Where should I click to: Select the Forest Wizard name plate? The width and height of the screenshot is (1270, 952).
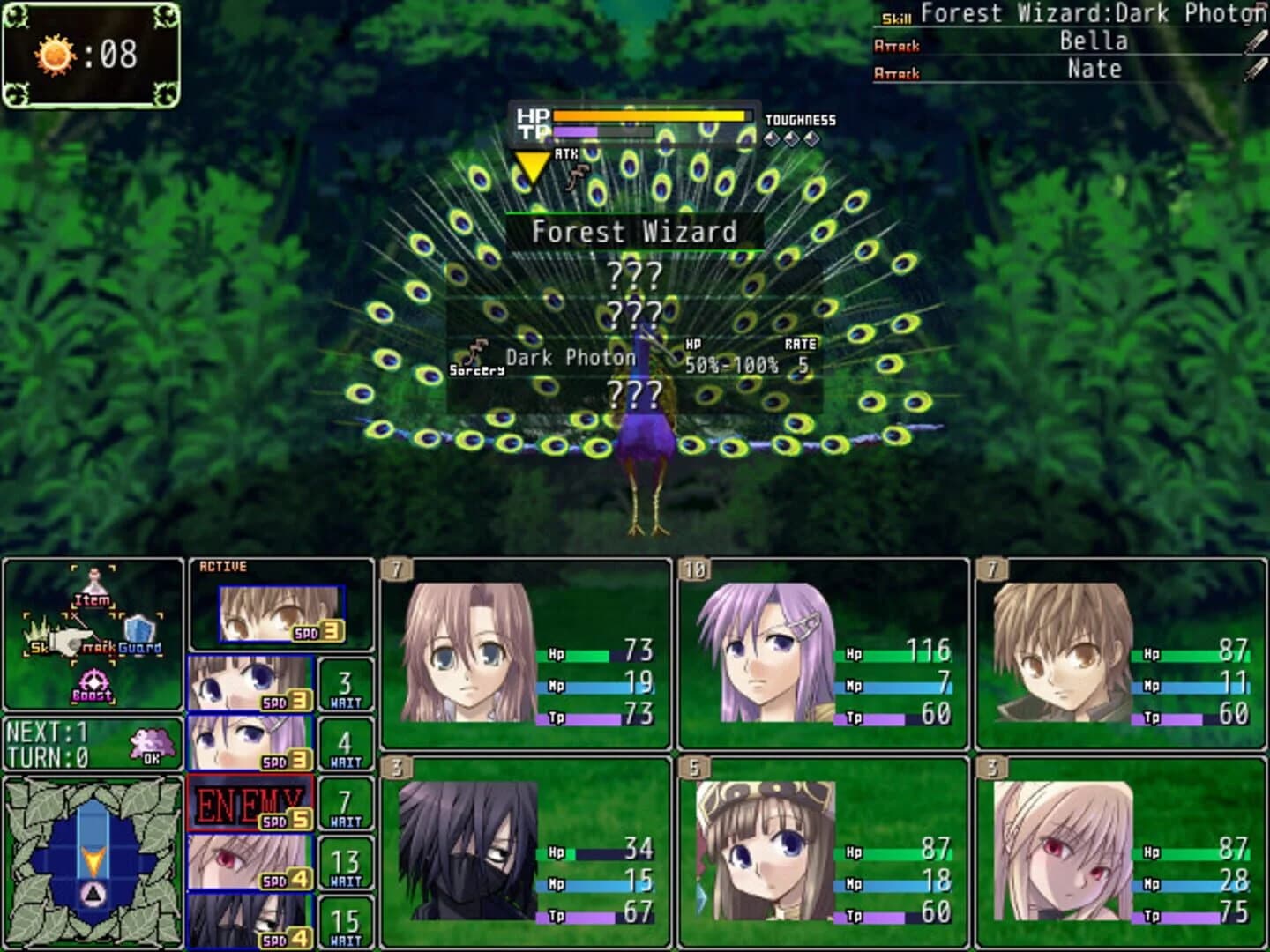633,232
